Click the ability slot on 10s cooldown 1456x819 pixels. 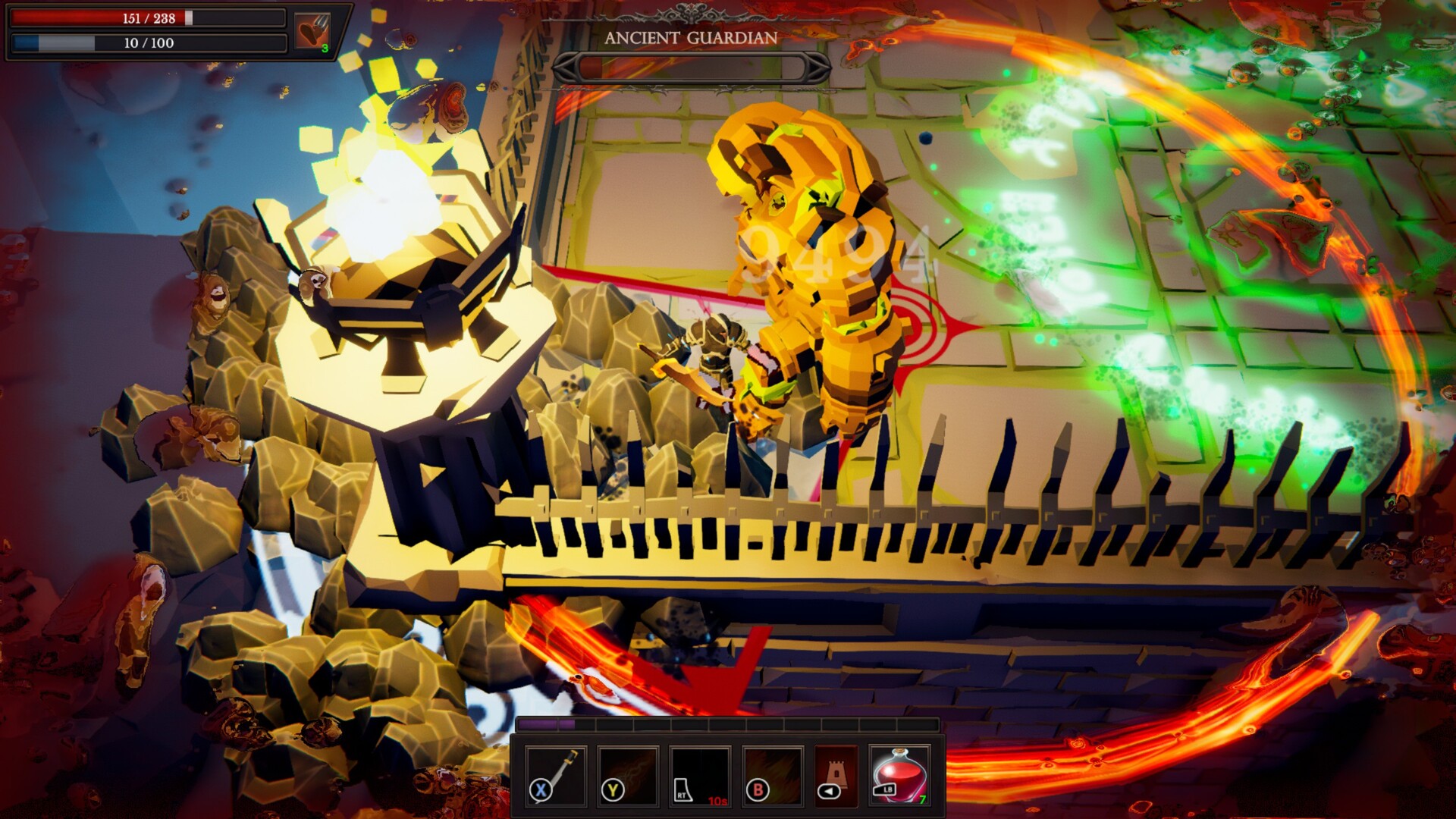coord(700,775)
